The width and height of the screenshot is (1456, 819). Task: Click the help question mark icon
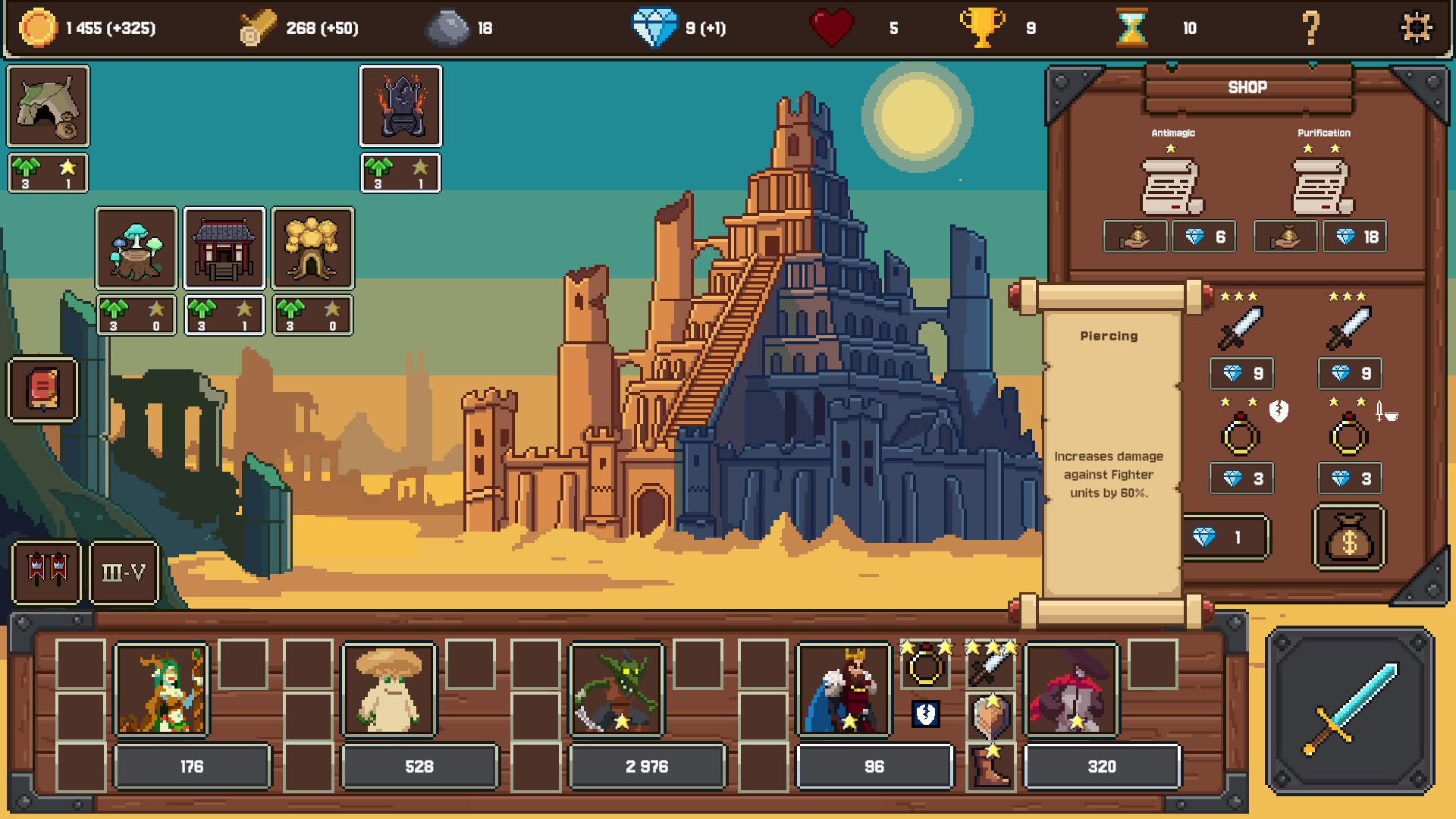[1310, 29]
